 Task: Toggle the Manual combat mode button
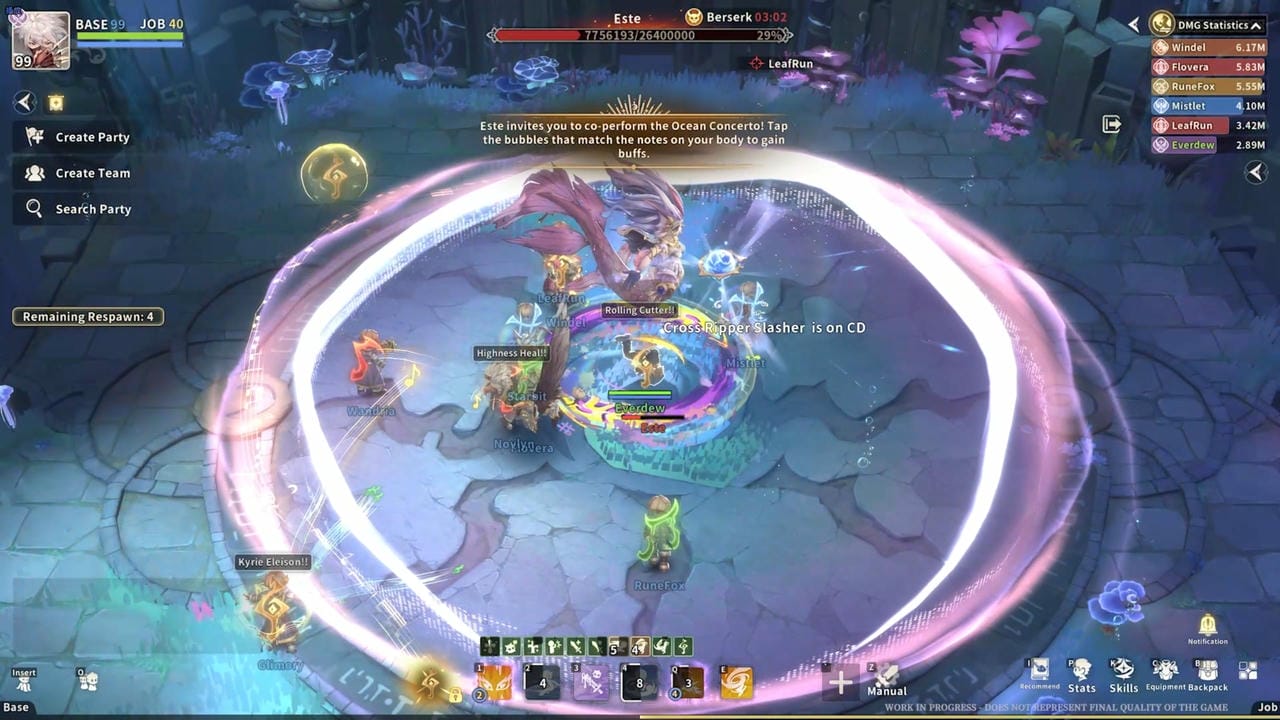tap(886, 680)
